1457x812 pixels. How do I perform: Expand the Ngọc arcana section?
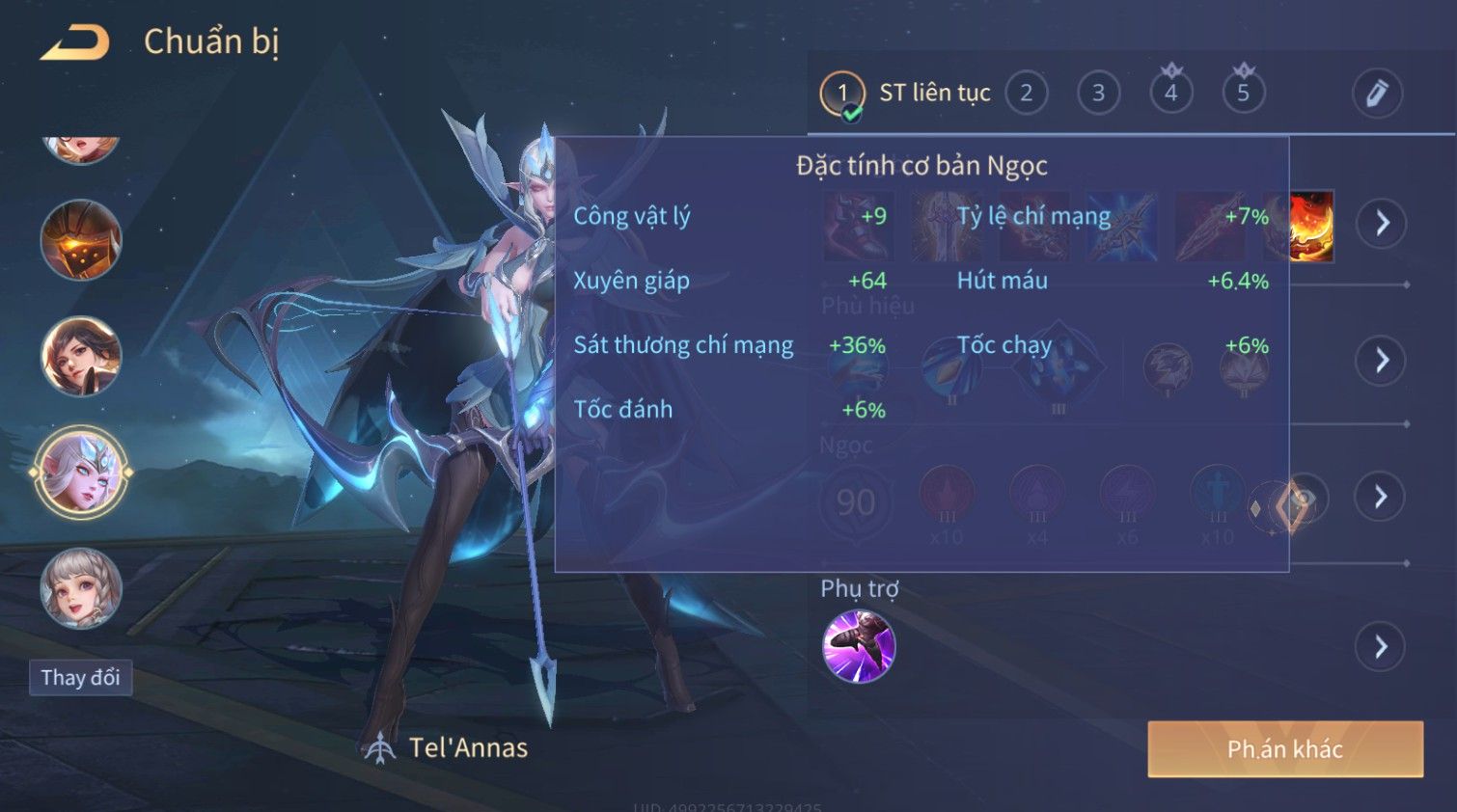(x=1382, y=497)
